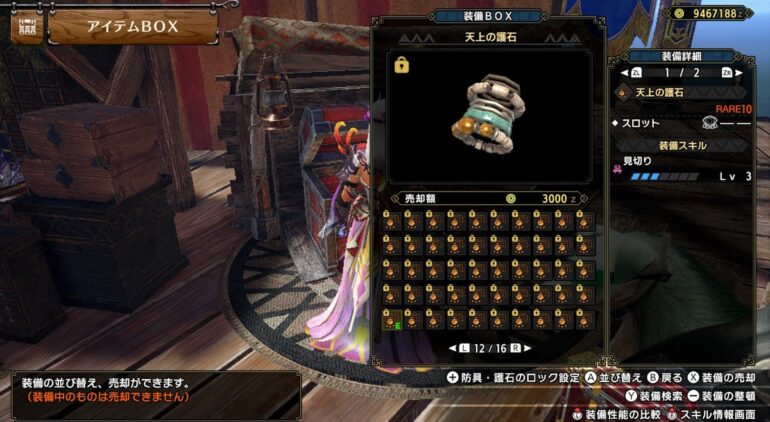Select the equipped talisman marked with E
The width and height of the screenshot is (770, 422).
390,319
